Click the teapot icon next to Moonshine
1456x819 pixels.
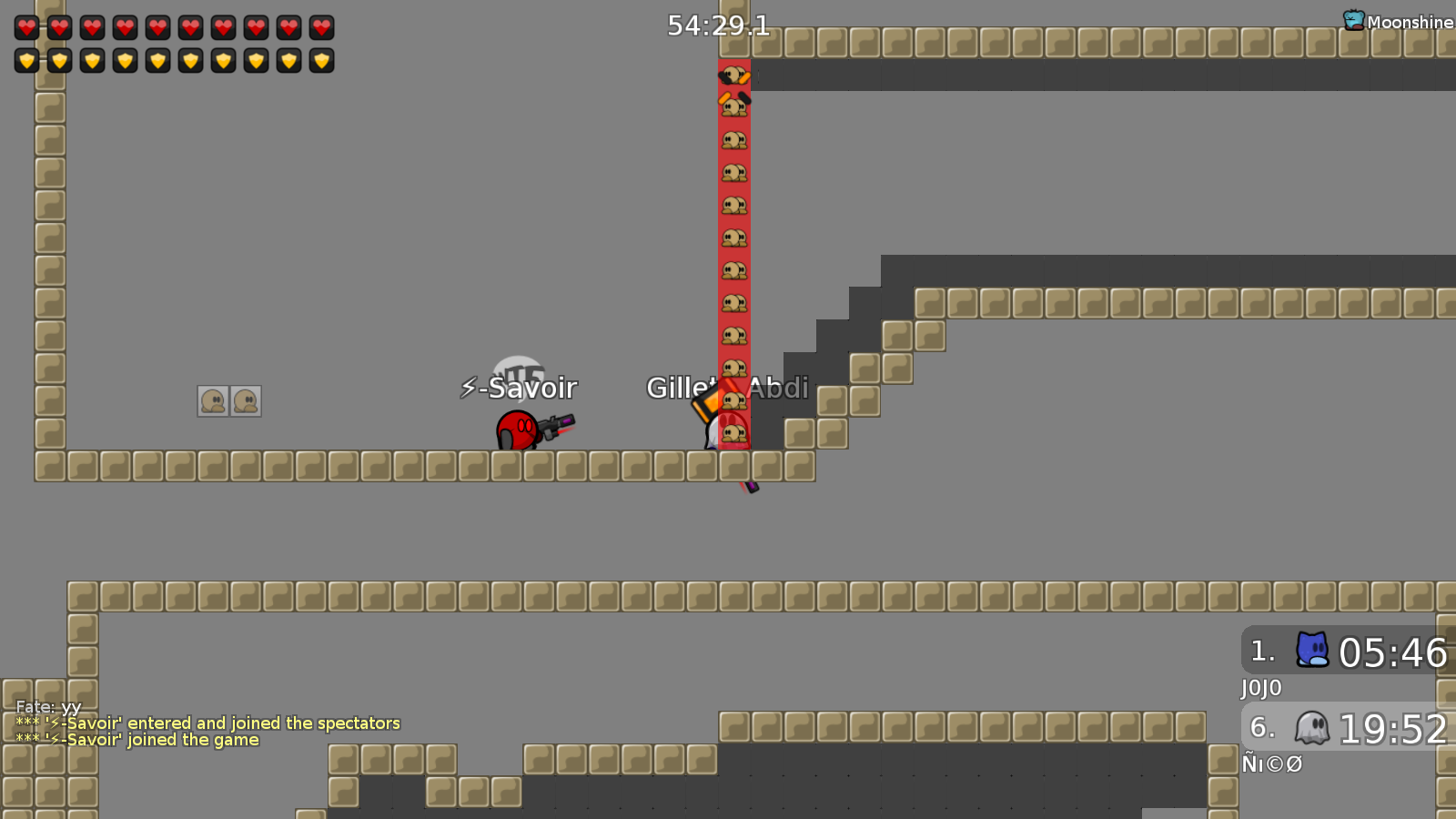coord(1353,18)
